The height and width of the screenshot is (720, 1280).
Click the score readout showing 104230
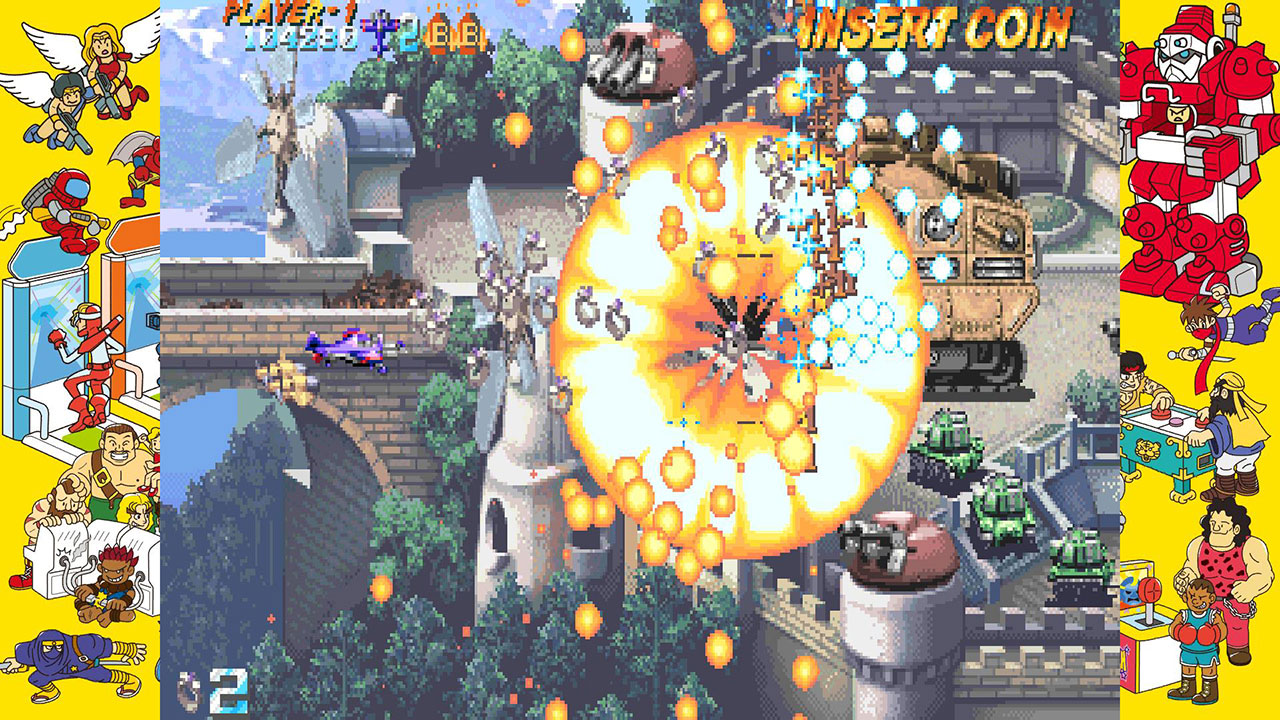click(300, 37)
